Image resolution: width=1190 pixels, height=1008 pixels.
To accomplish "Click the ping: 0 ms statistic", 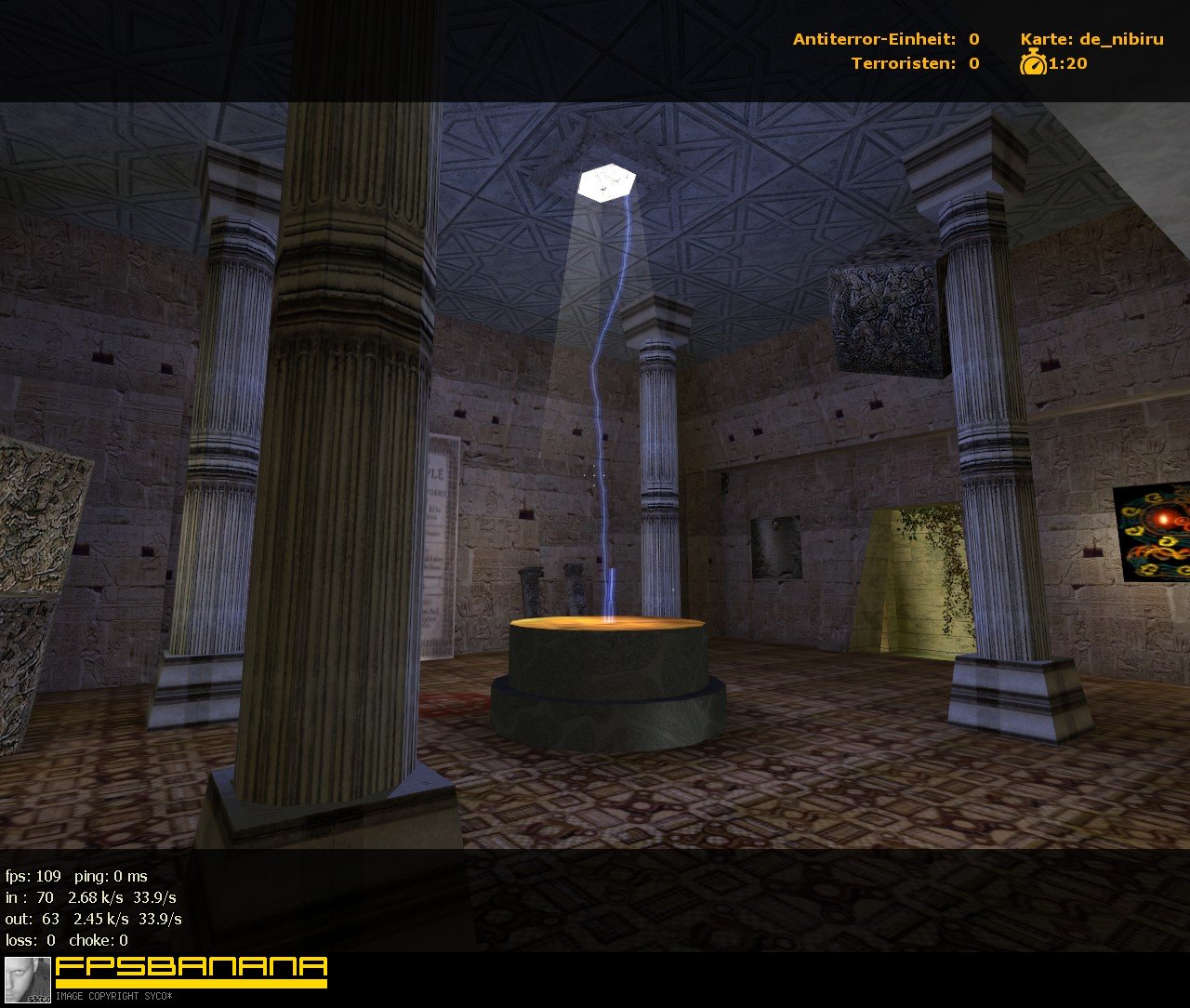I will click(x=112, y=875).
